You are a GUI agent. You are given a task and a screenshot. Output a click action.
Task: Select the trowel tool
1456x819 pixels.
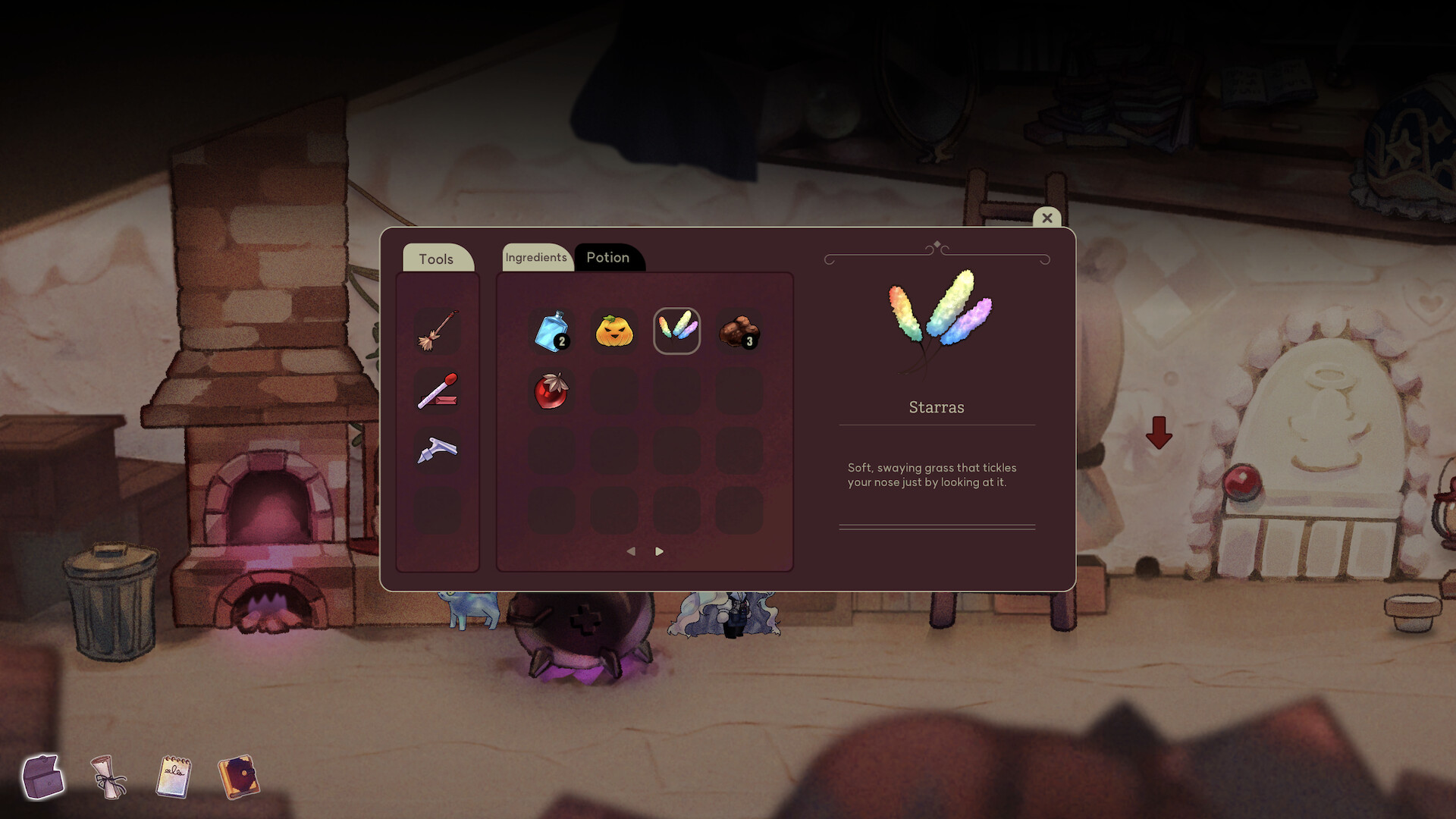pyautogui.click(x=438, y=450)
